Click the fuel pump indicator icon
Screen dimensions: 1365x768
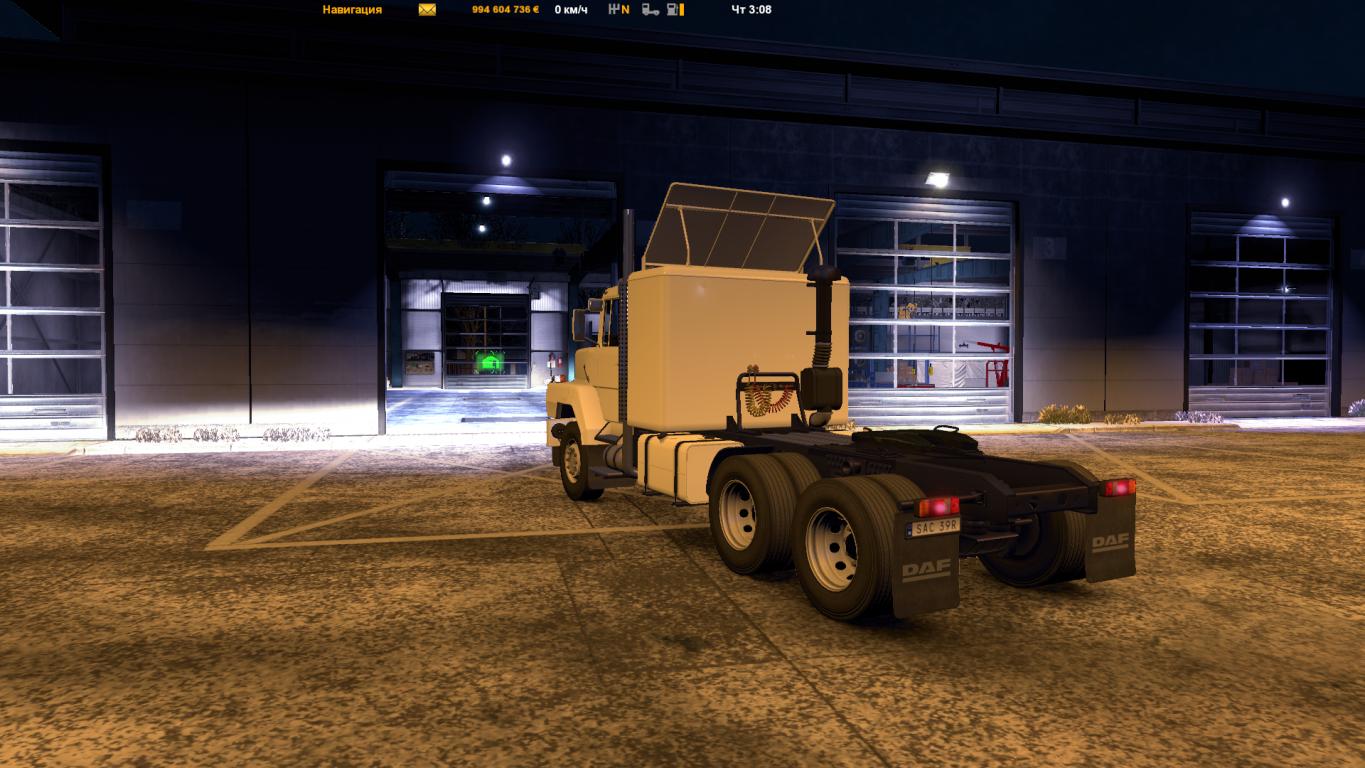click(x=675, y=10)
